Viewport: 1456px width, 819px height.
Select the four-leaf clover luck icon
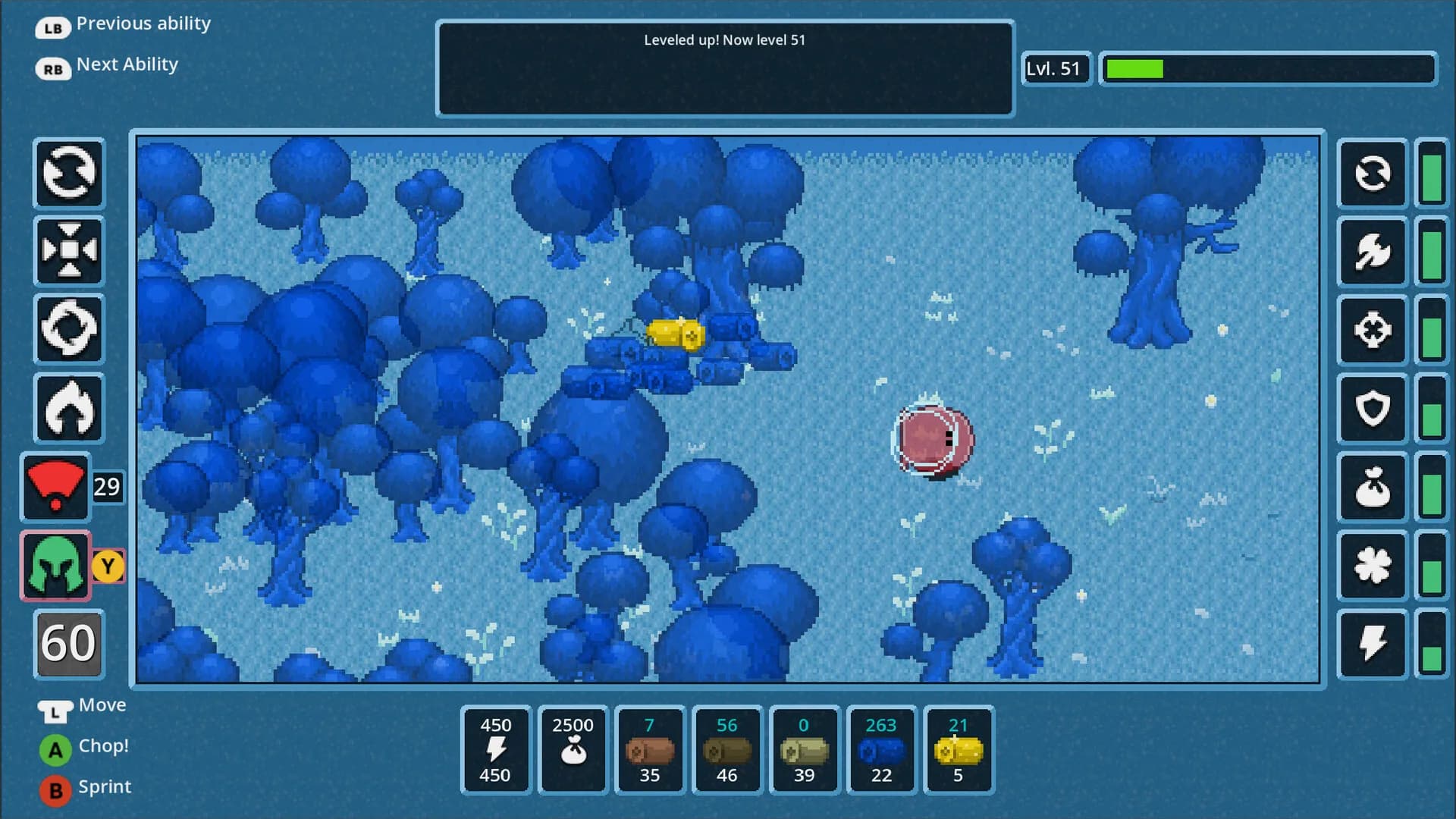click(x=1373, y=566)
